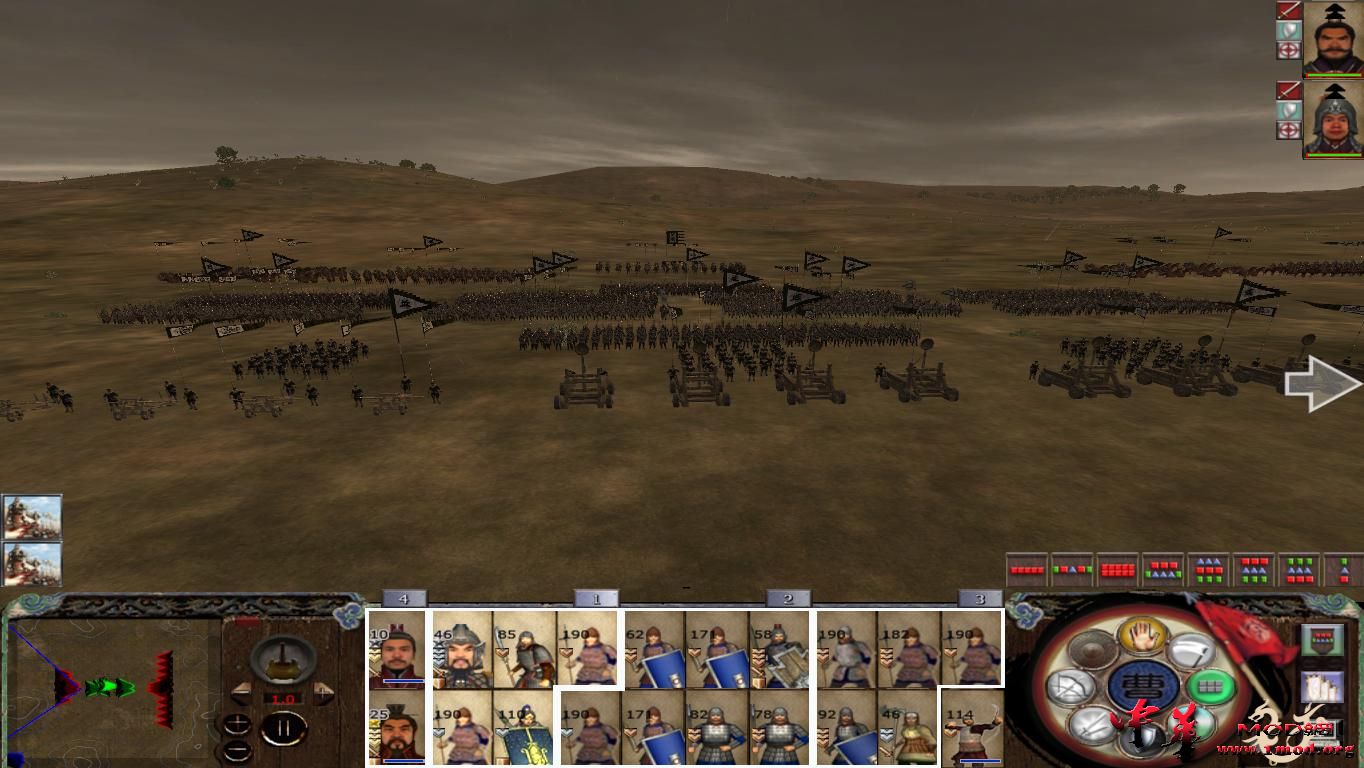Increase battle speed with the plus arrow
This screenshot has width=1364, height=768.
click(324, 692)
